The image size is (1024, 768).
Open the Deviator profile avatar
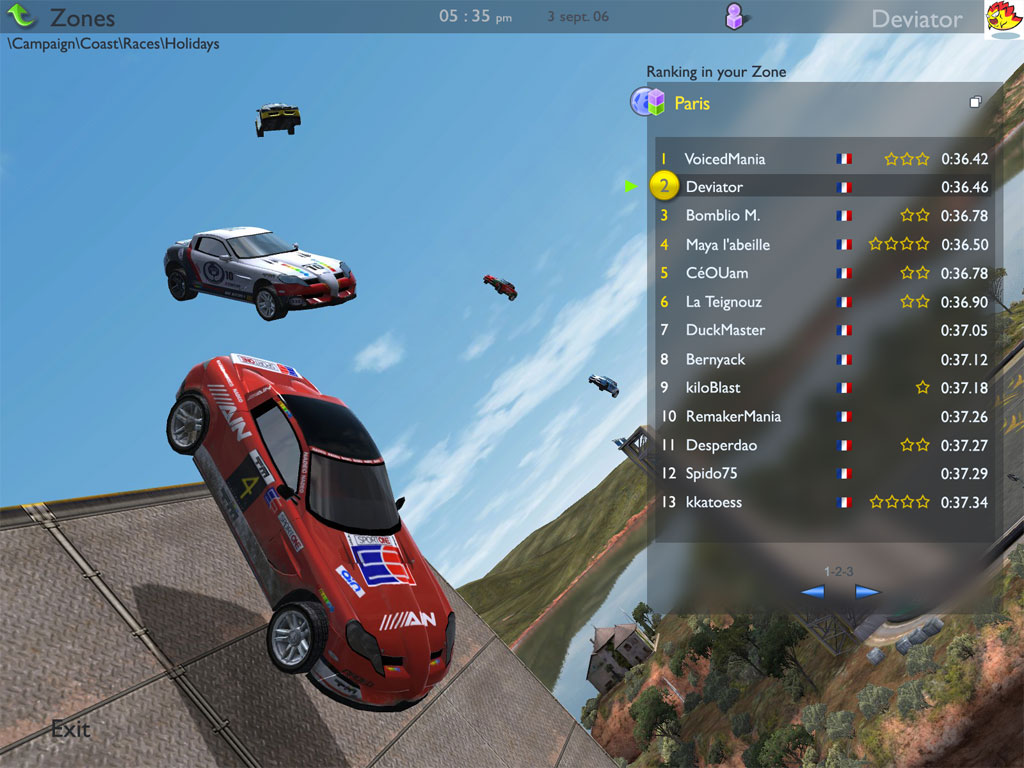click(1003, 18)
